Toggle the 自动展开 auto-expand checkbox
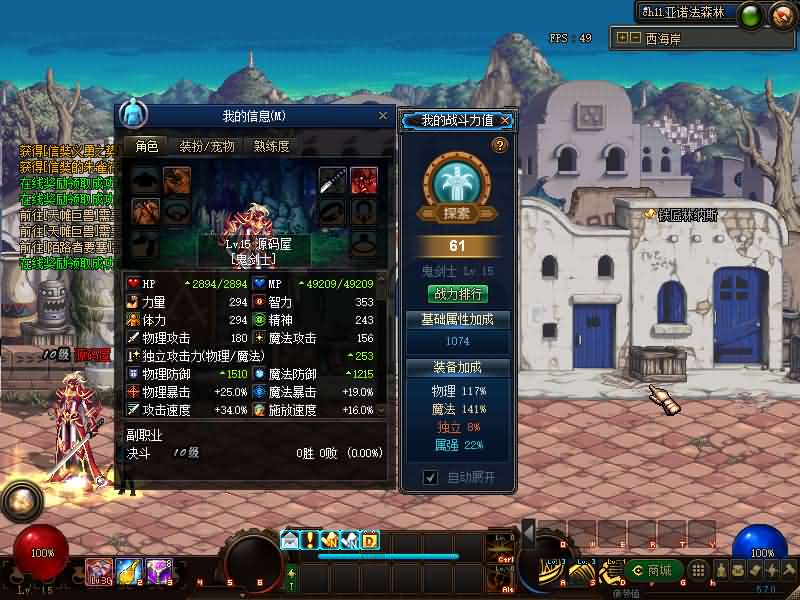The height and width of the screenshot is (600, 800). pyautogui.click(x=430, y=477)
